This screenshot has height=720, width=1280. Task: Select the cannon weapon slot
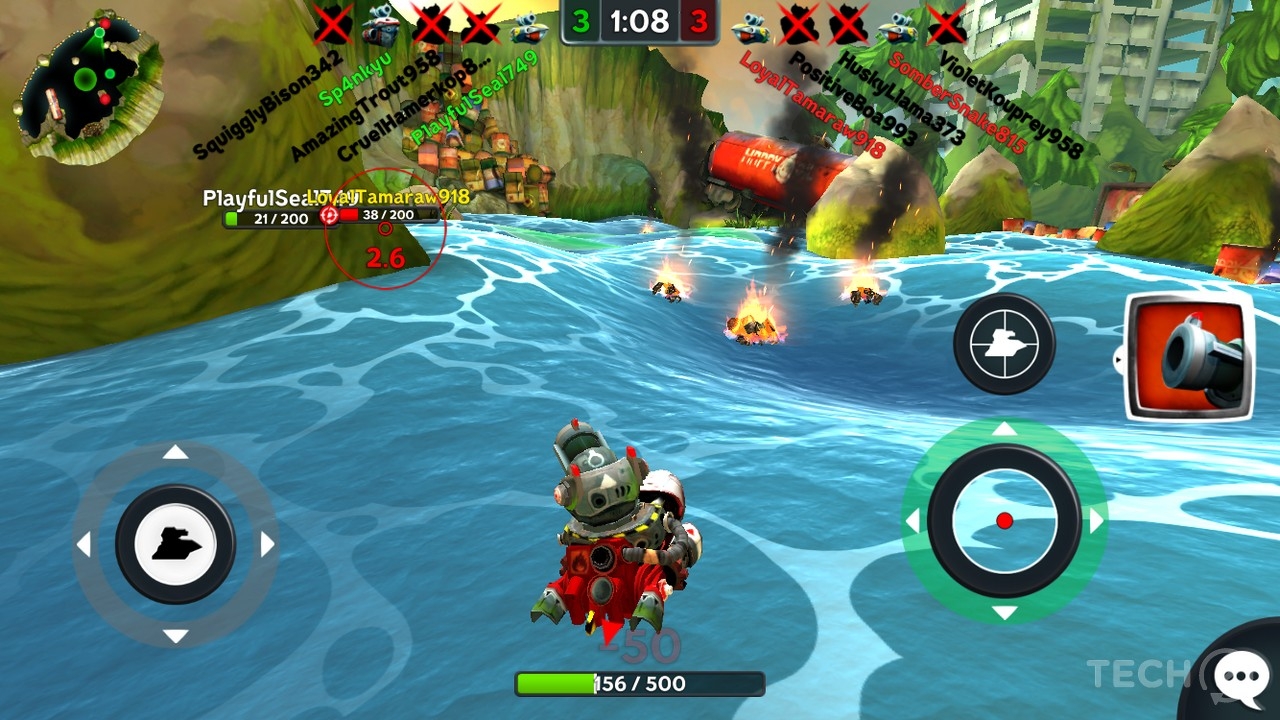pos(1190,357)
